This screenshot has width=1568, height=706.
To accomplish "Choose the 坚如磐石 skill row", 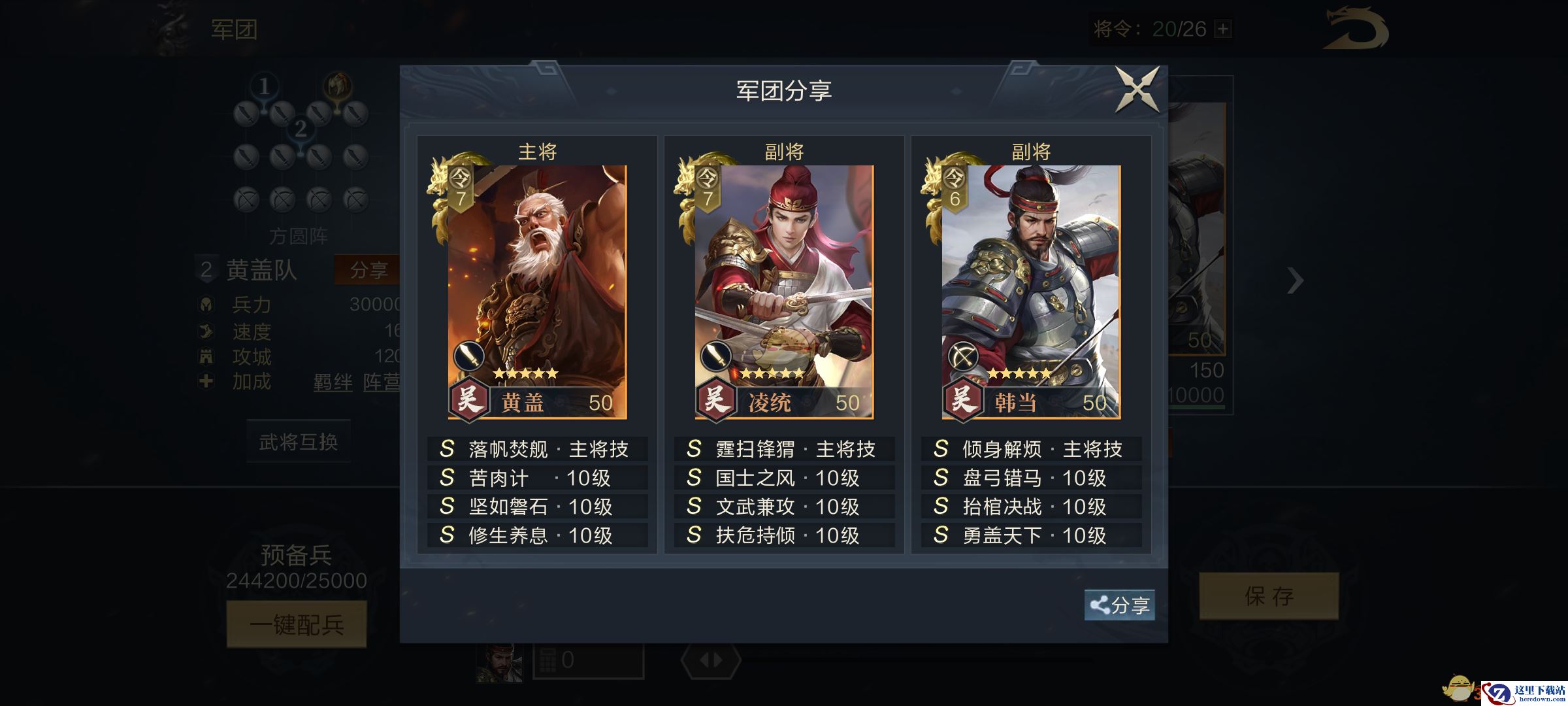I will pyautogui.click(x=537, y=507).
